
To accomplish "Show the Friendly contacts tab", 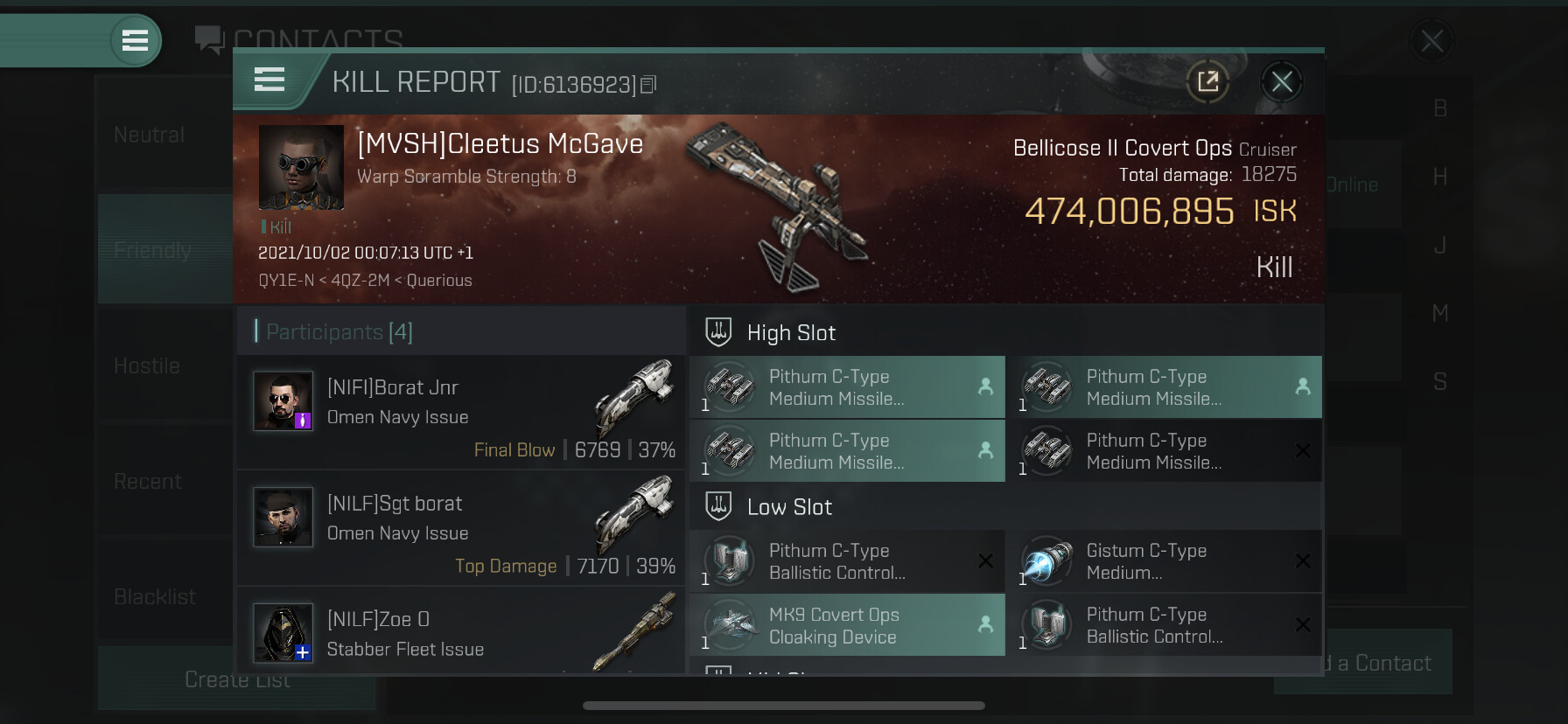I will [x=153, y=251].
